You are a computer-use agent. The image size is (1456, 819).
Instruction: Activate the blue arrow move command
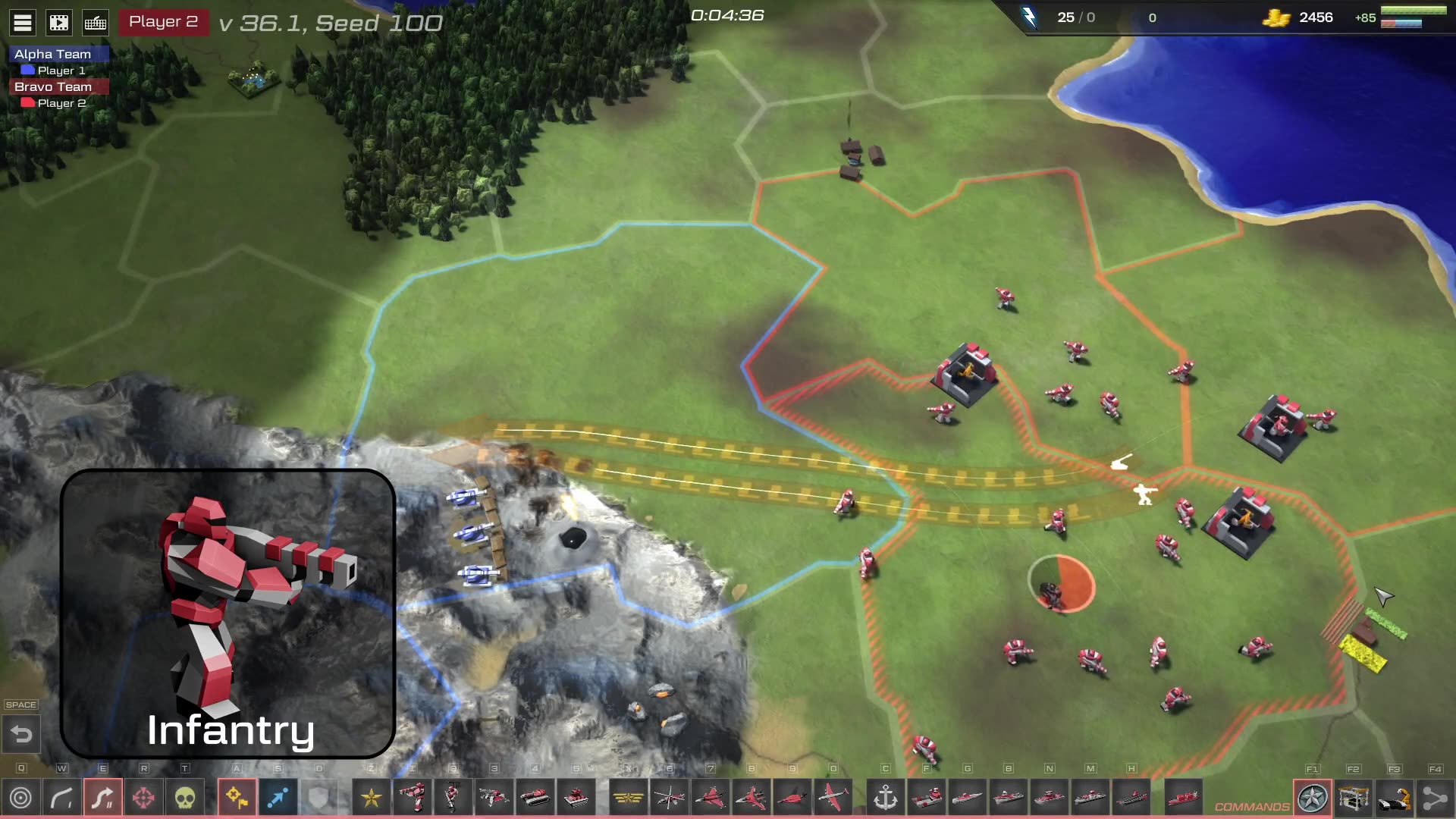point(278,798)
